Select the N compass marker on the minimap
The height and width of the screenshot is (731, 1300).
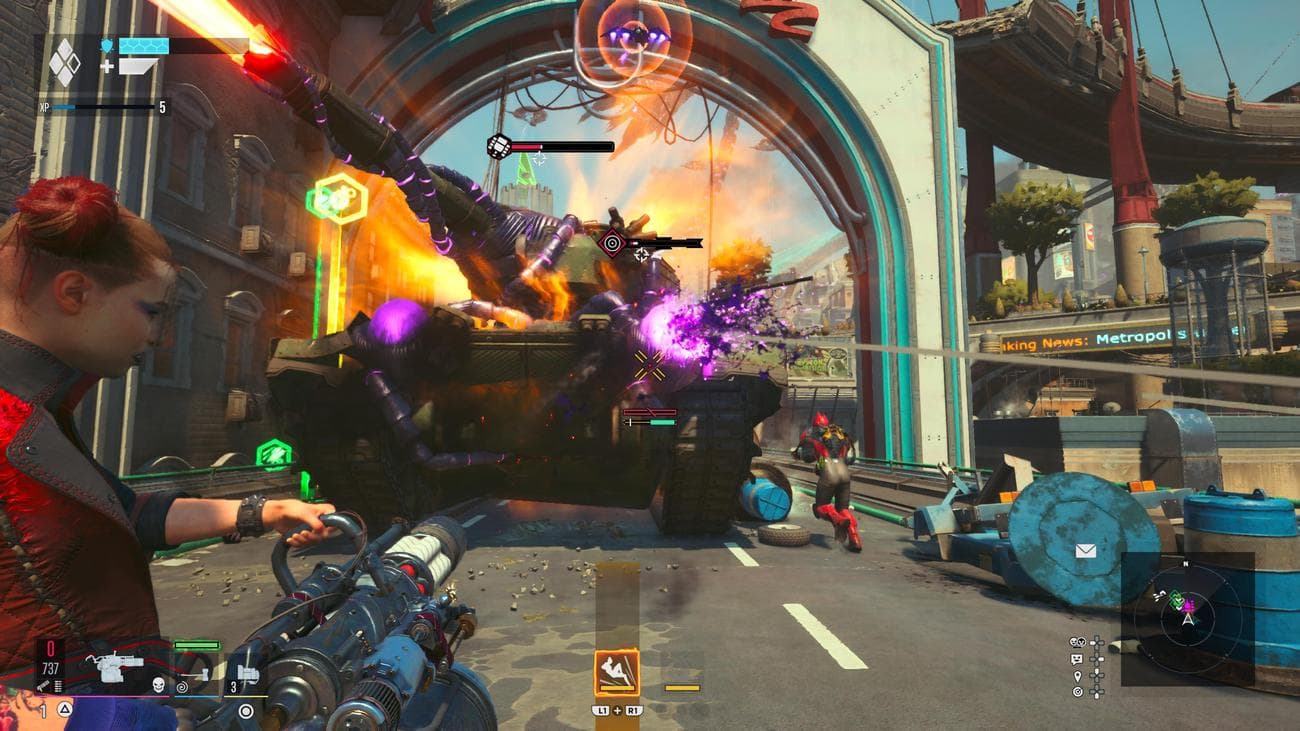[x=1185, y=563]
